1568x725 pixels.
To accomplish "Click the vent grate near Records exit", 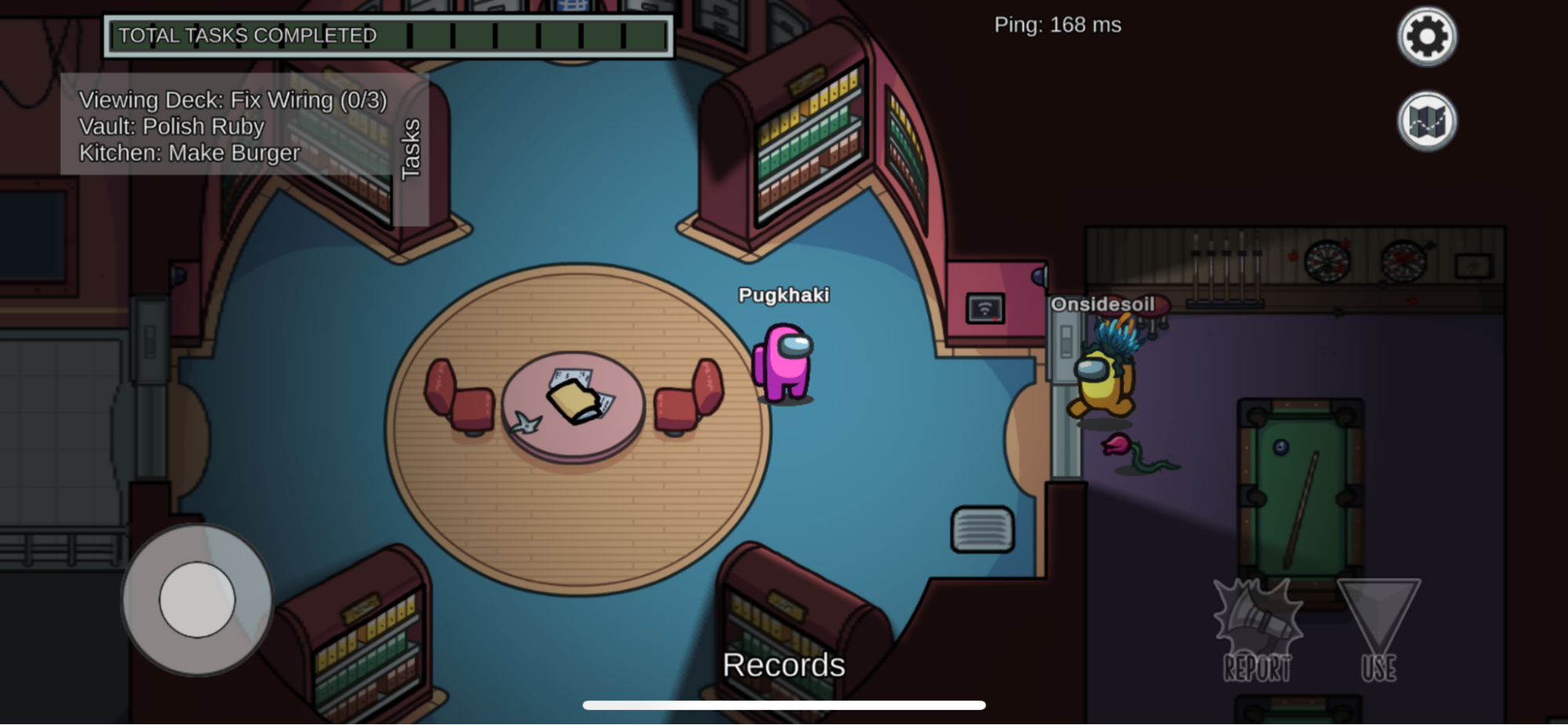I will (x=983, y=527).
